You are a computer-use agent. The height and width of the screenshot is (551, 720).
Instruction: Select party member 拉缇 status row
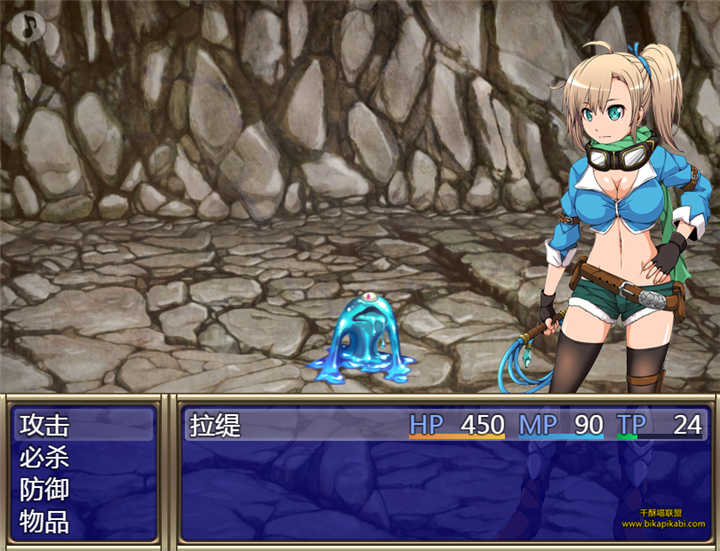(x=445, y=425)
